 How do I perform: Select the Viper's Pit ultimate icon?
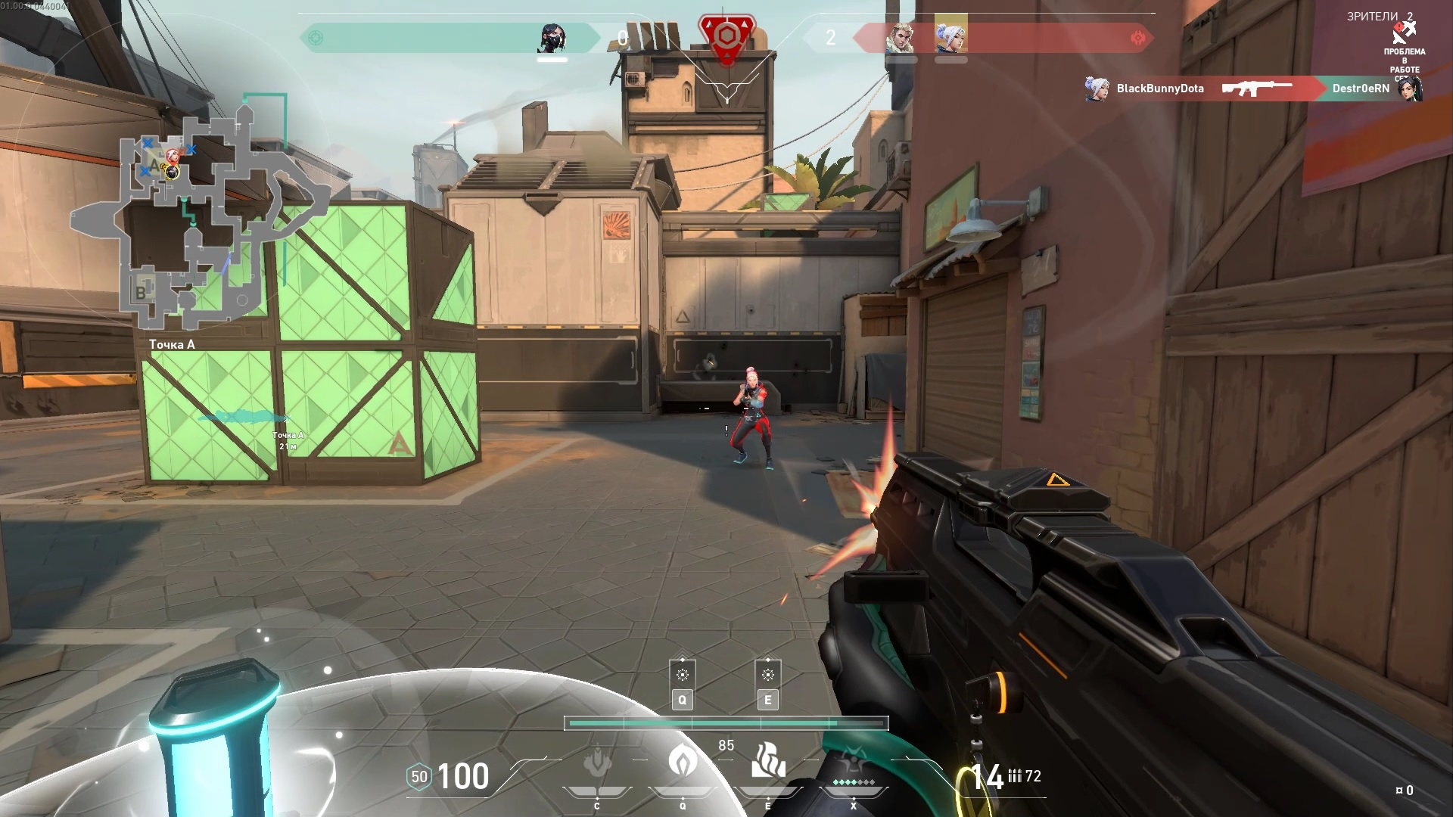pyautogui.click(x=854, y=764)
